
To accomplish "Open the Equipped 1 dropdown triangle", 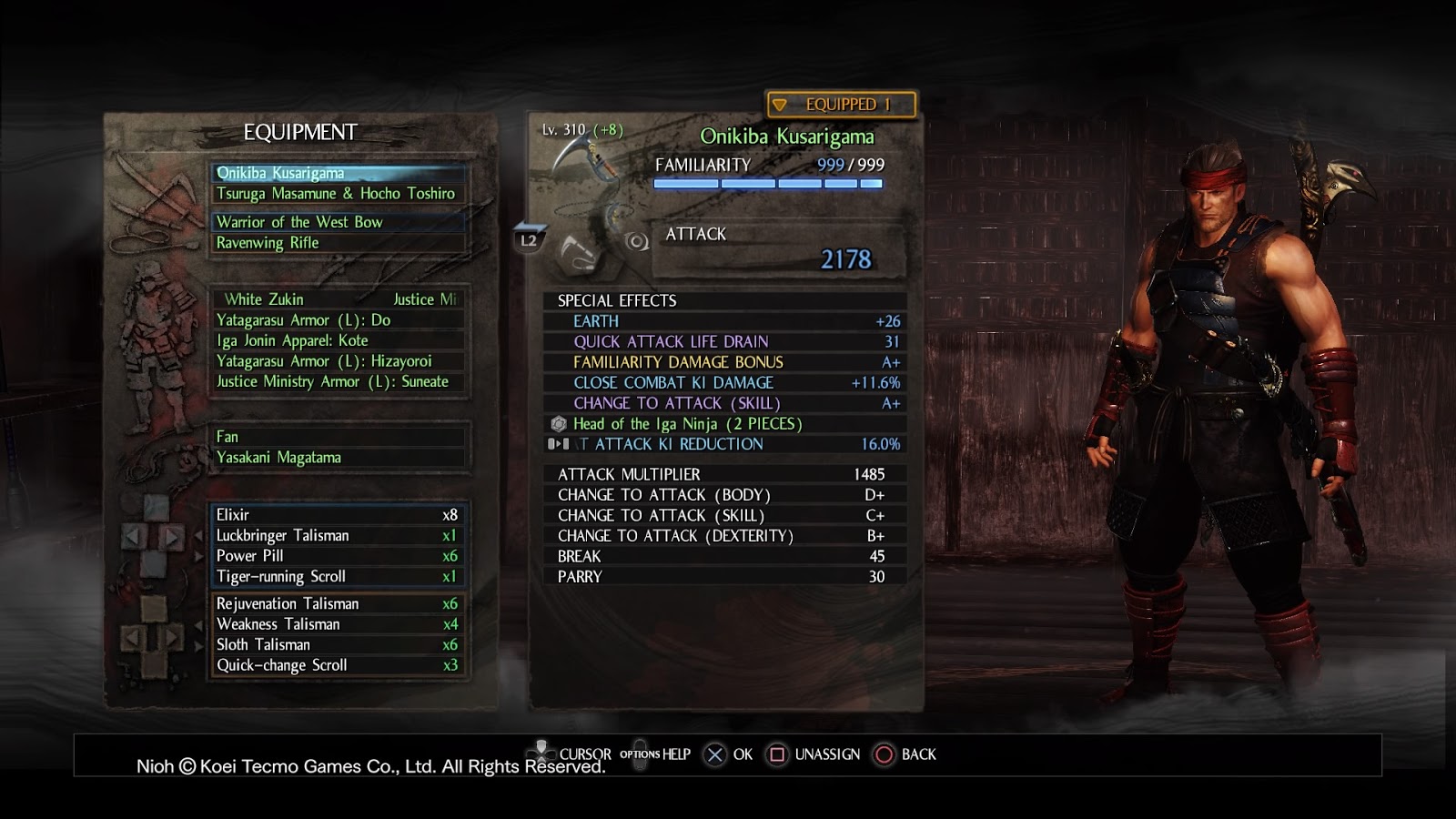I will (780, 104).
